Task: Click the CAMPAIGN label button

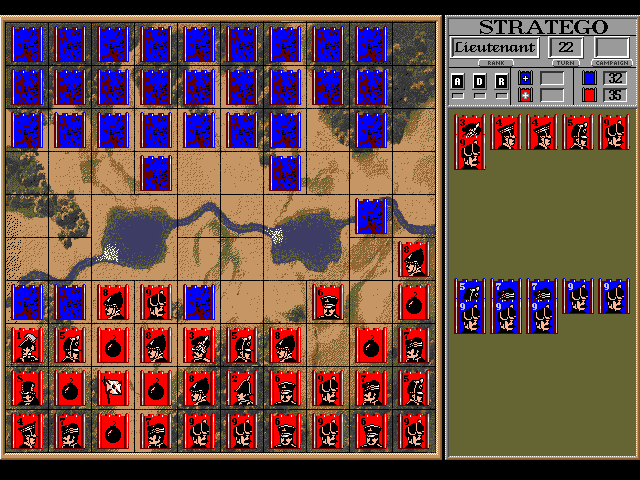Action: pos(611,63)
